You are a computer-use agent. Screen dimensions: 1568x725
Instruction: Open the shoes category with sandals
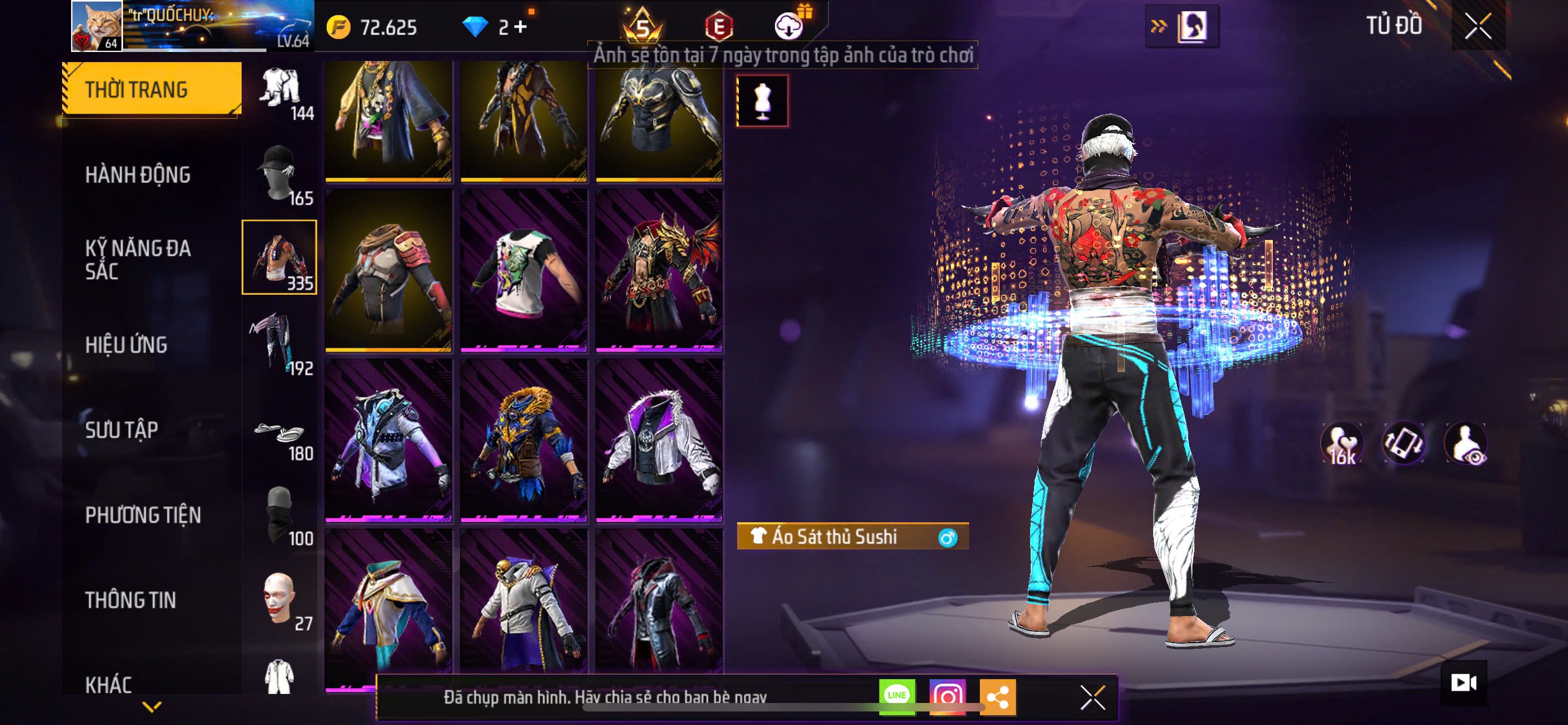[x=279, y=435]
